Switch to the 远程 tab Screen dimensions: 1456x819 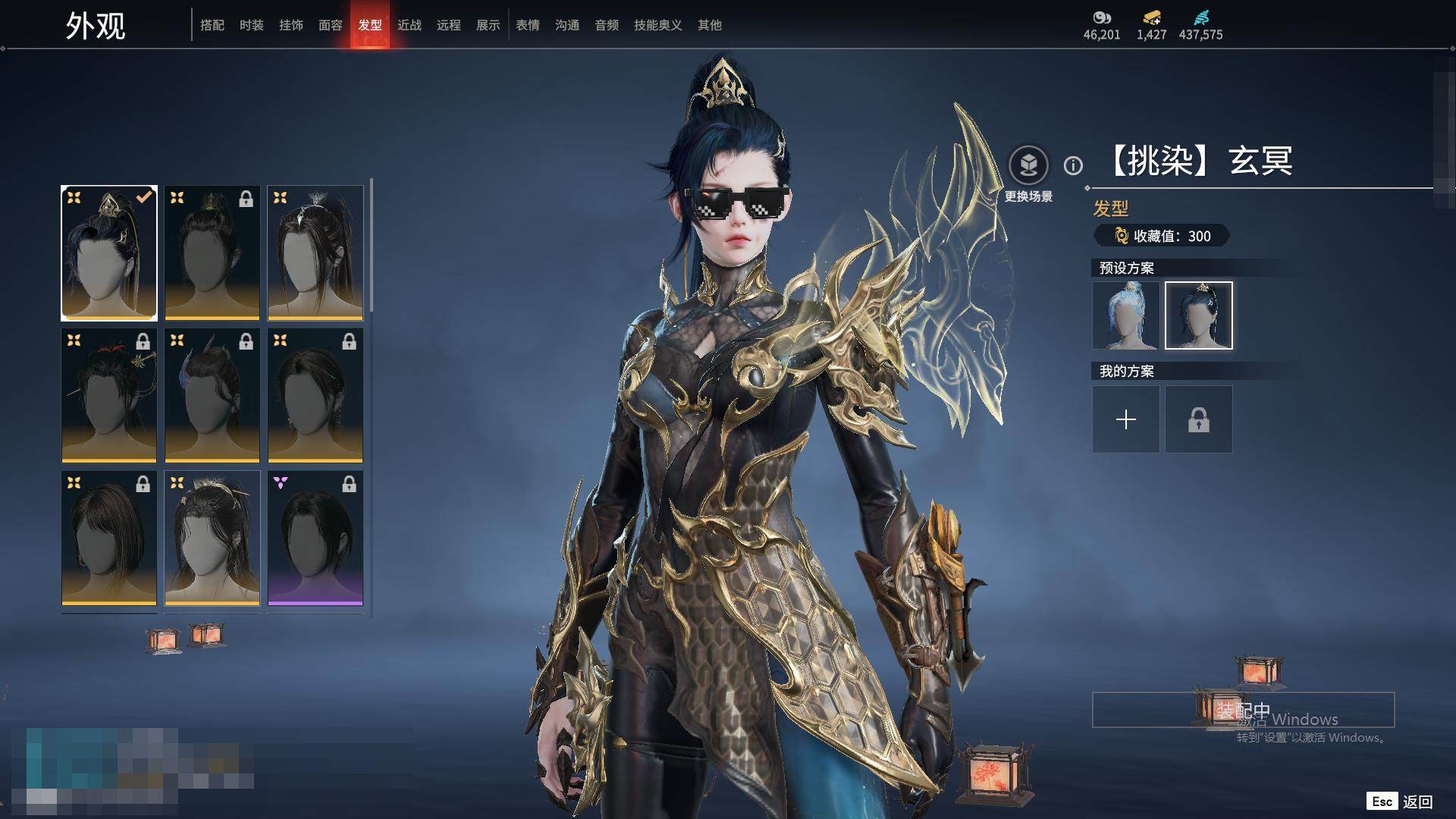click(449, 25)
